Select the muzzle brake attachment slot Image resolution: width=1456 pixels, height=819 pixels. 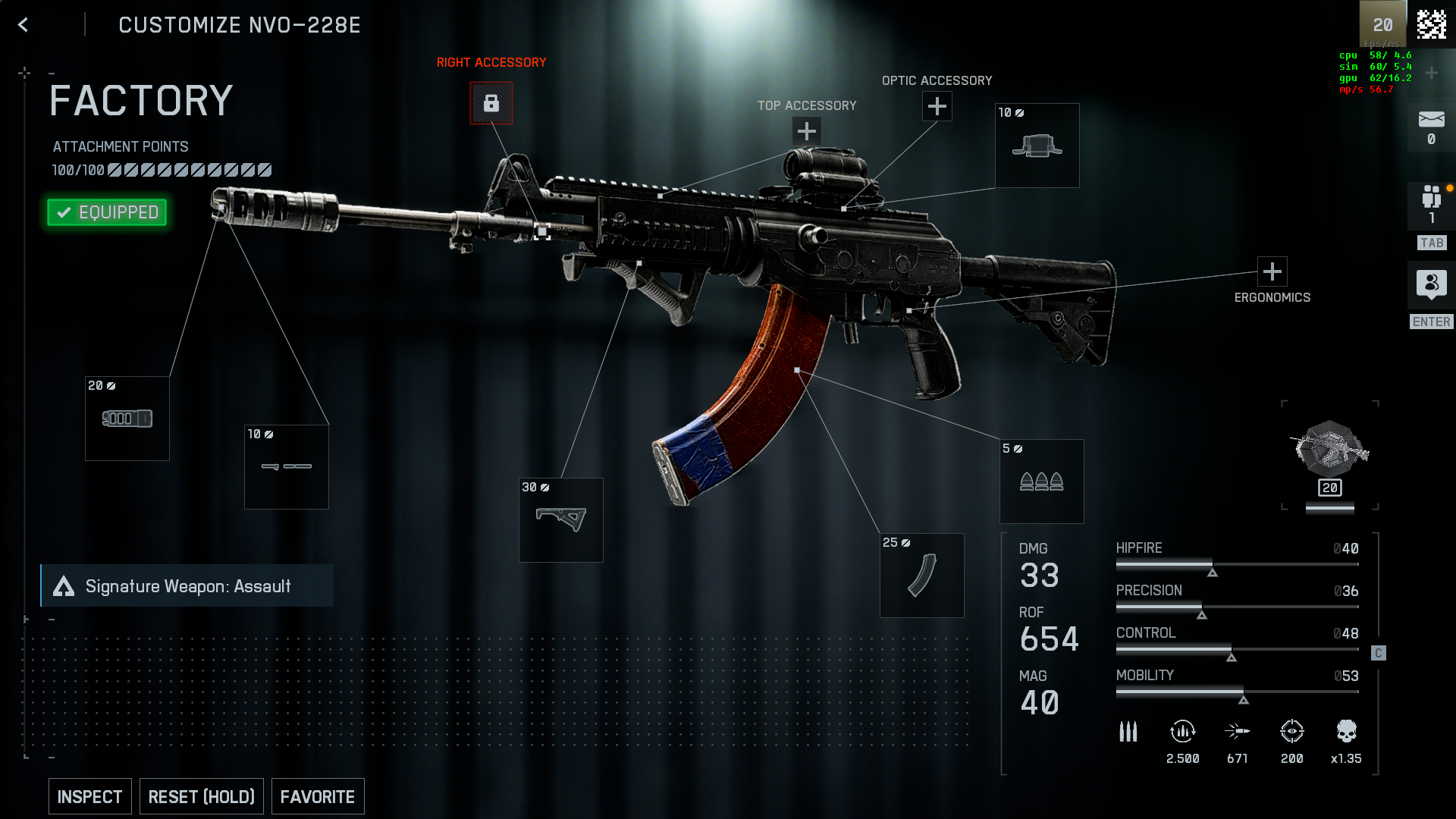(x=127, y=419)
